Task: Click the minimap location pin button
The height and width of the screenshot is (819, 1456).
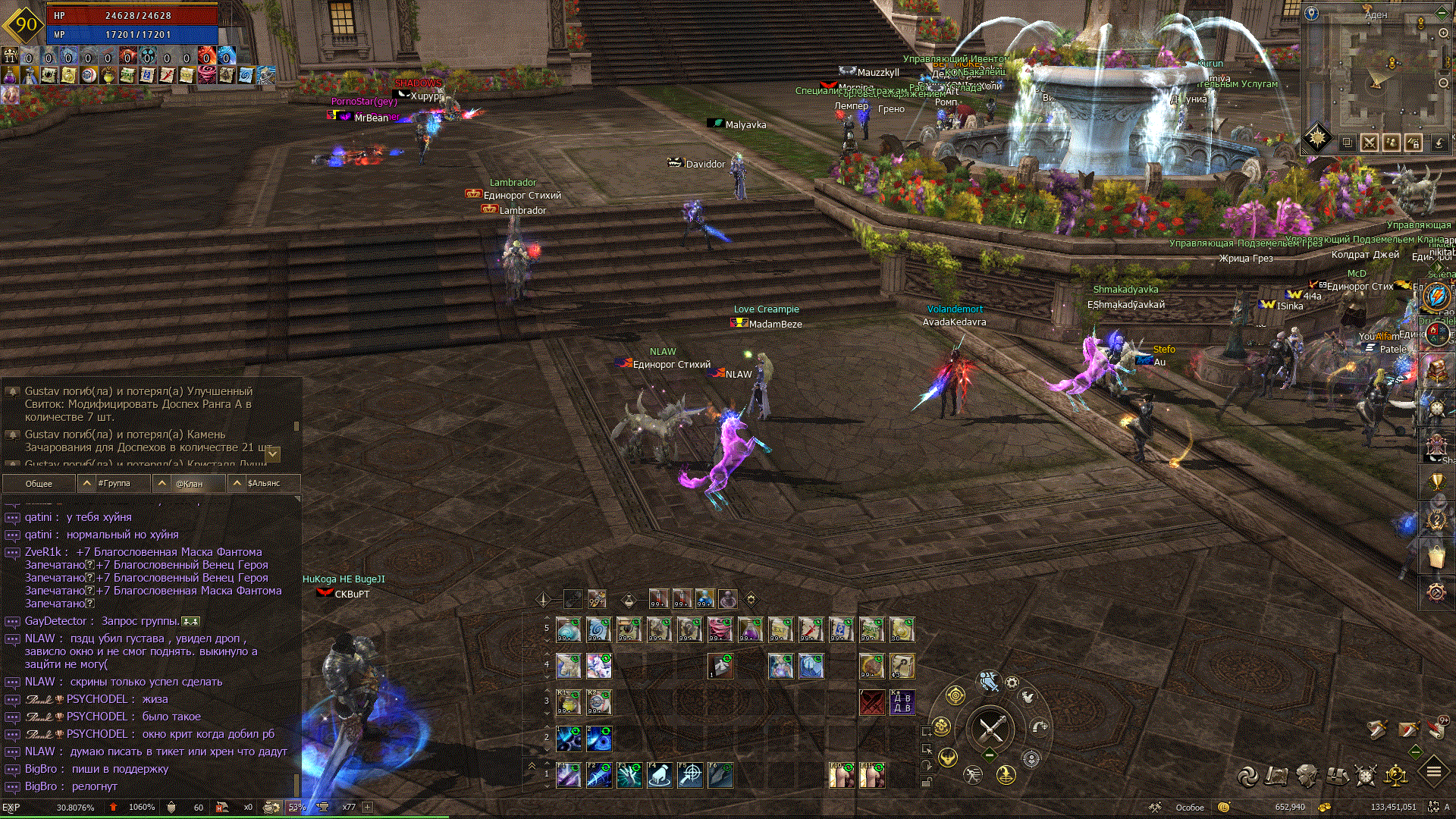Action: 1312,13
